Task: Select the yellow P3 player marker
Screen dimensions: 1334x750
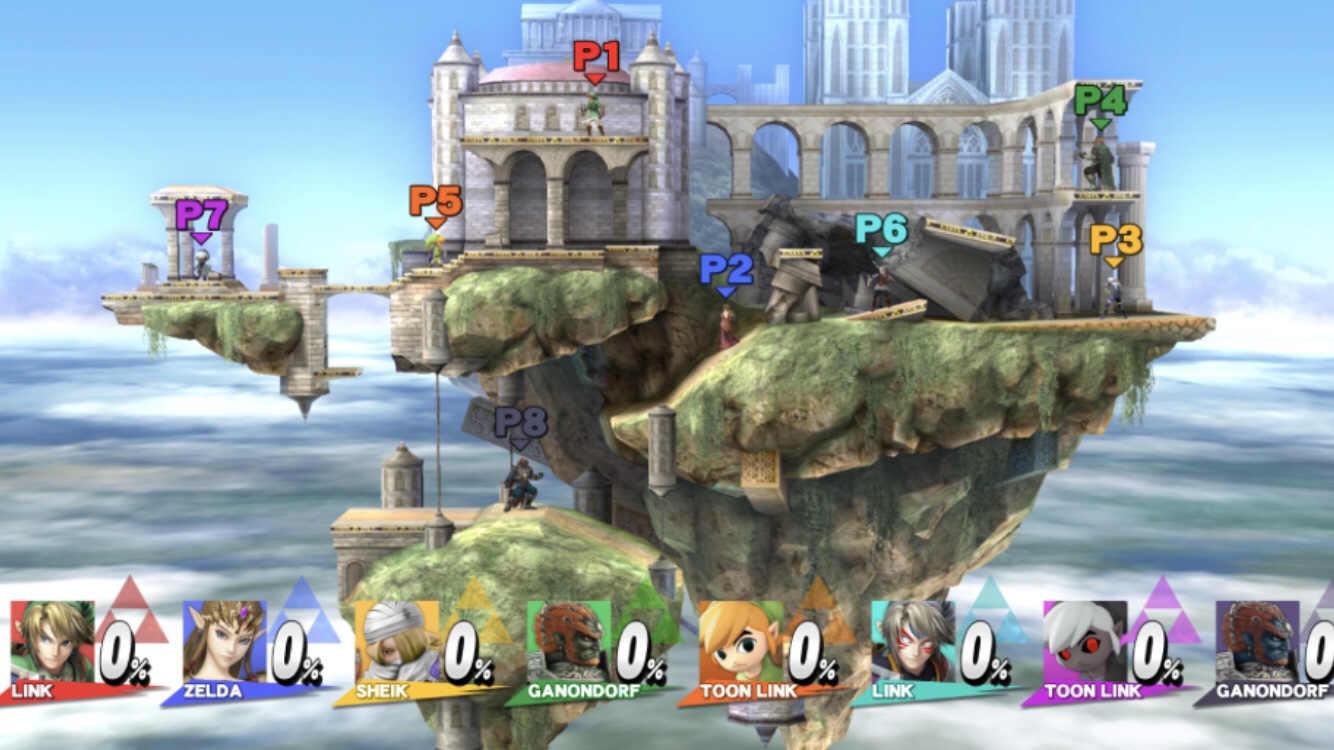Action: pos(1115,242)
